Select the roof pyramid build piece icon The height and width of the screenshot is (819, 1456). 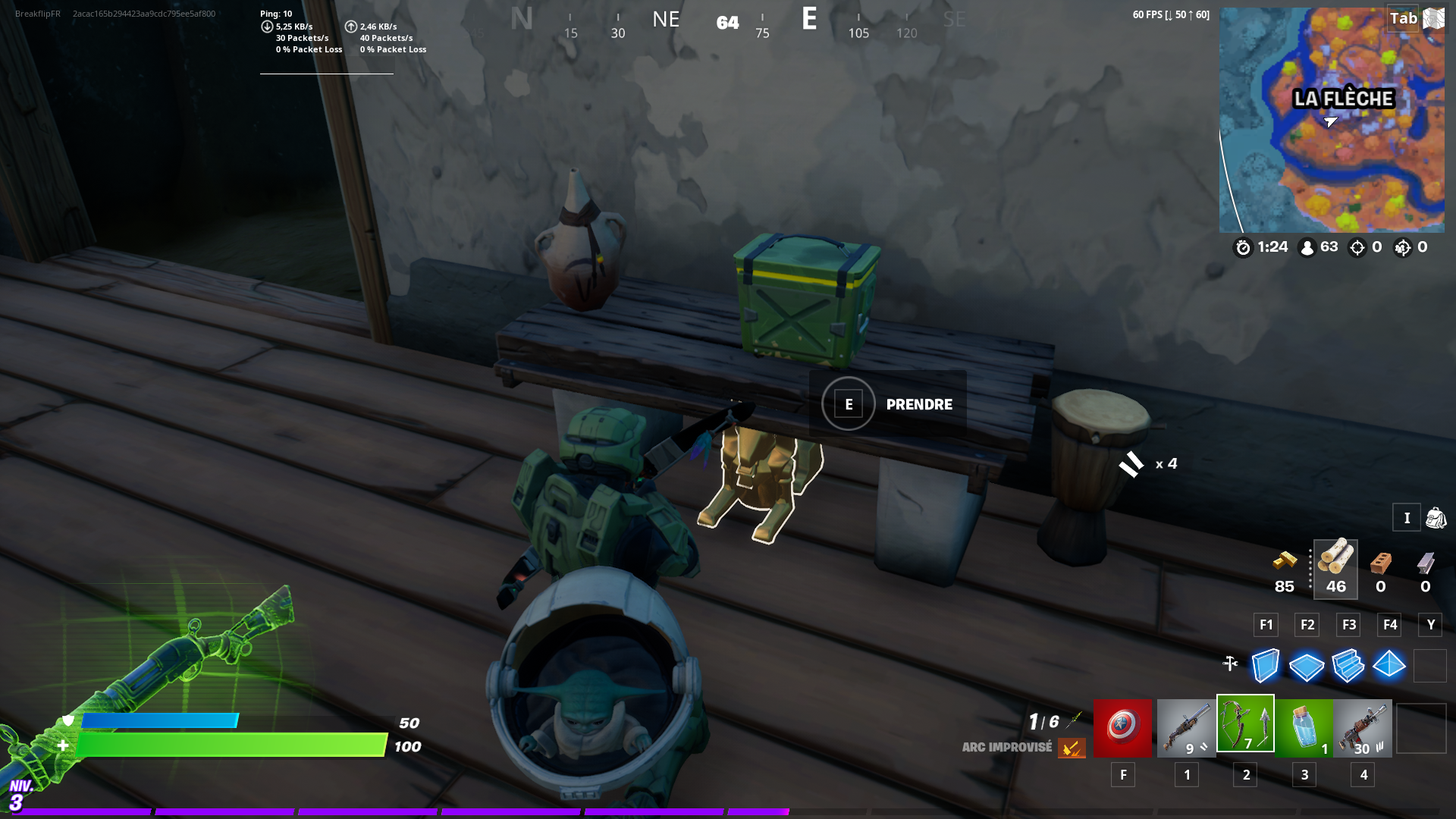pyautogui.click(x=1390, y=666)
